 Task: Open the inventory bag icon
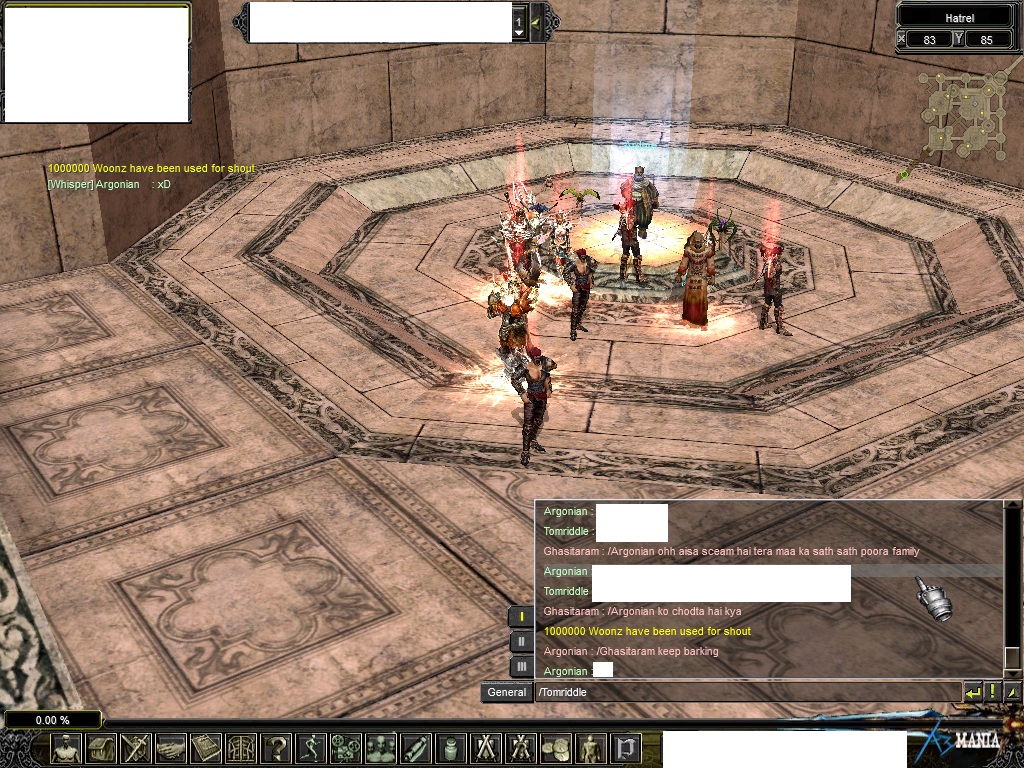click(x=101, y=748)
